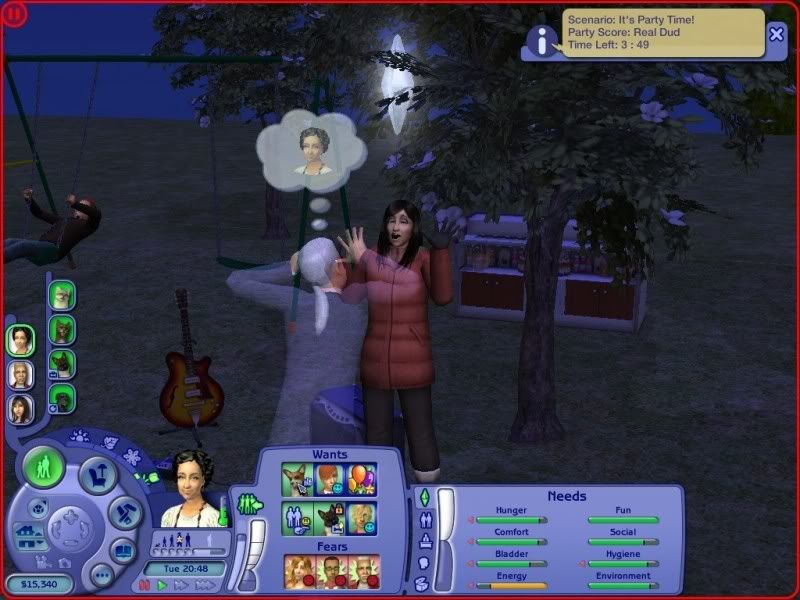This screenshot has width=800, height=600.
Task: Open the Career panel tab
Action: coord(424,541)
